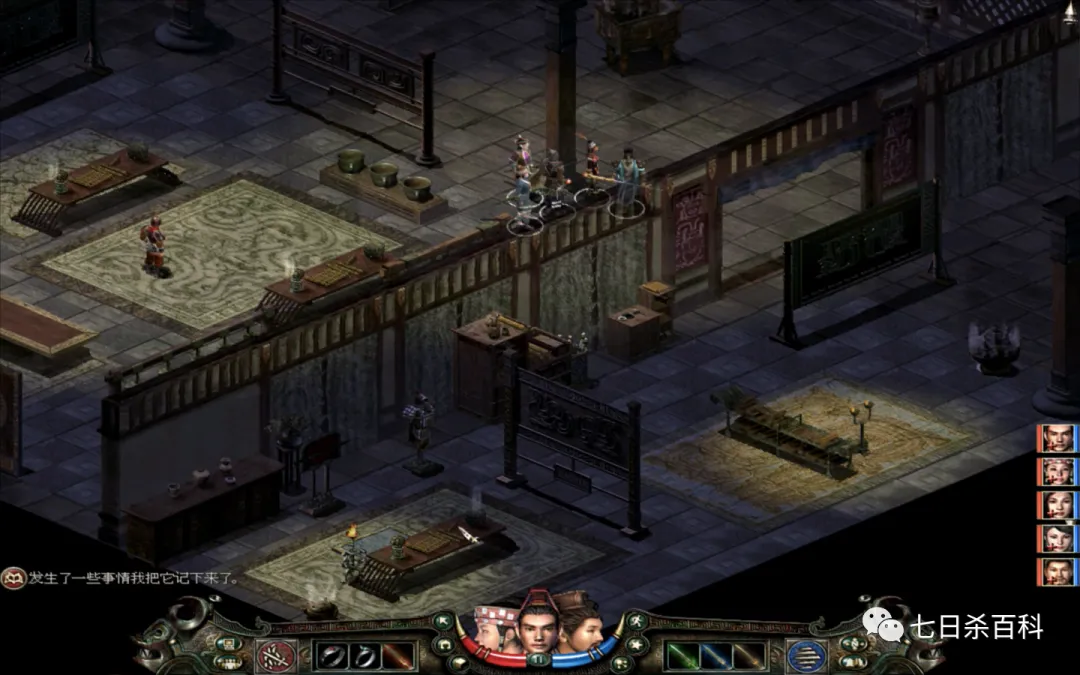The width and height of the screenshot is (1080, 675).
Task: Select the ring with blue gem slot
Action: pyautogui.click(x=363, y=656)
